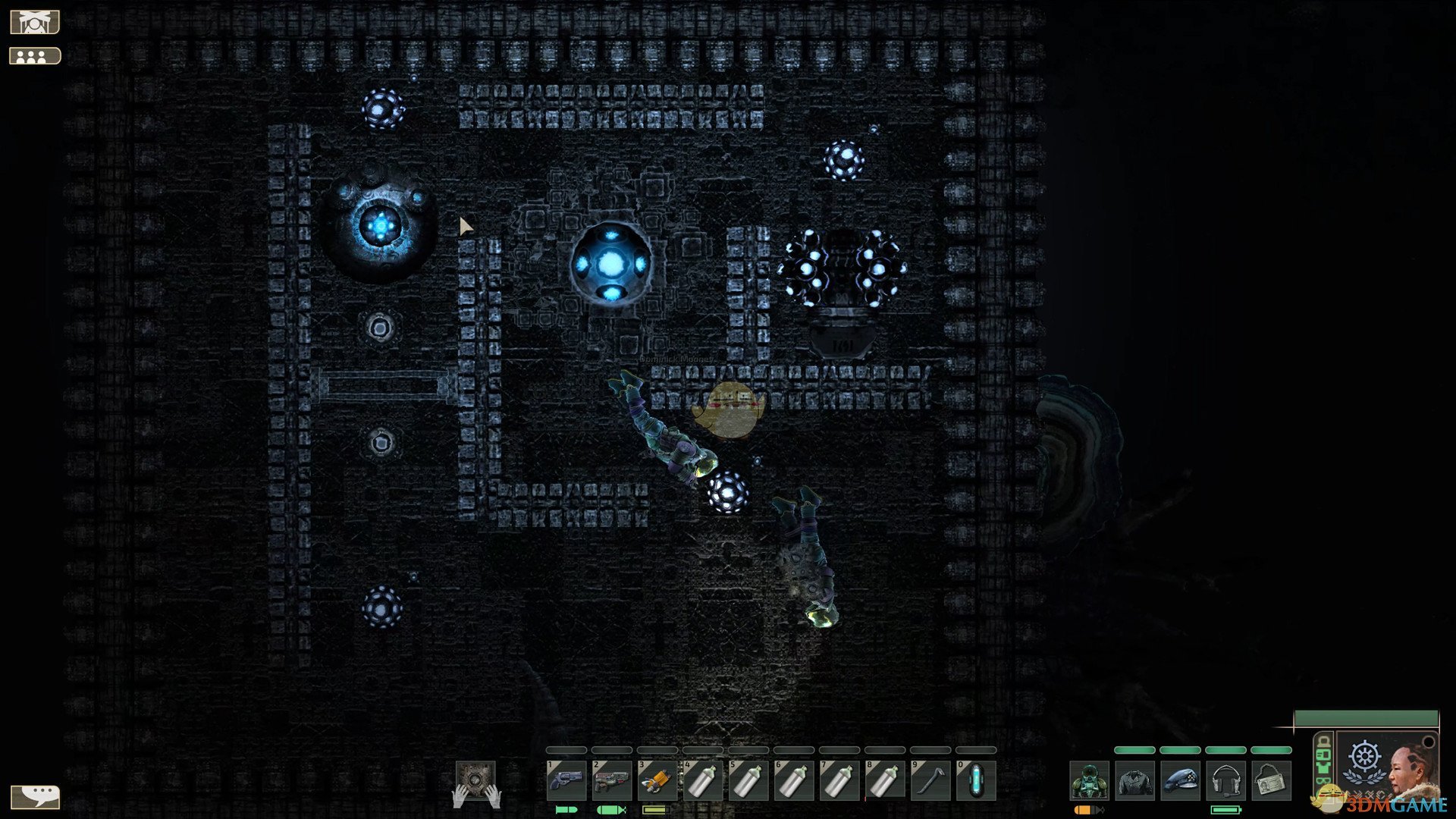Click the held artifact hands slot
The image size is (1456, 819).
click(475, 783)
